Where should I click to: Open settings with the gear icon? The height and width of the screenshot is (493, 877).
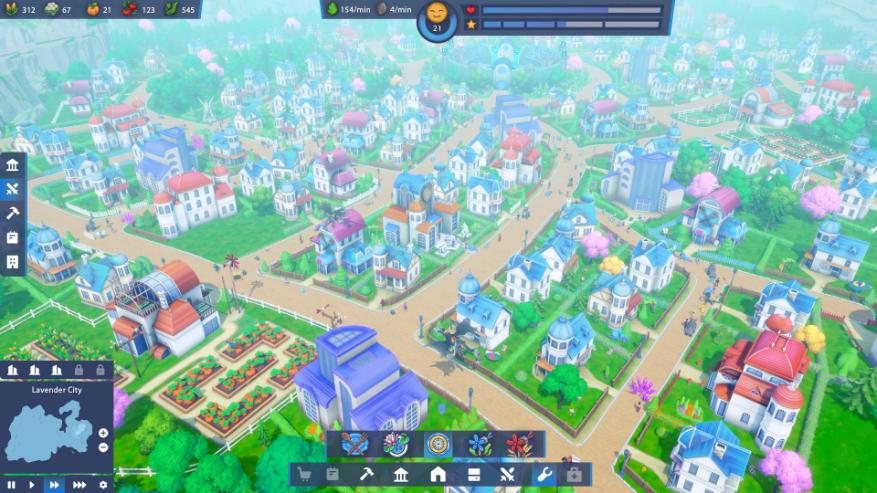103,485
